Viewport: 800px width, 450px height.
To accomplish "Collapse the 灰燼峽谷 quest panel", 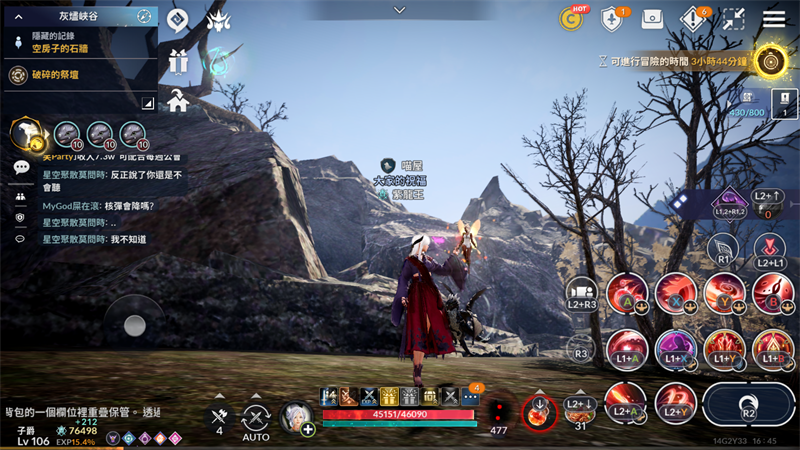I will (18, 16).
